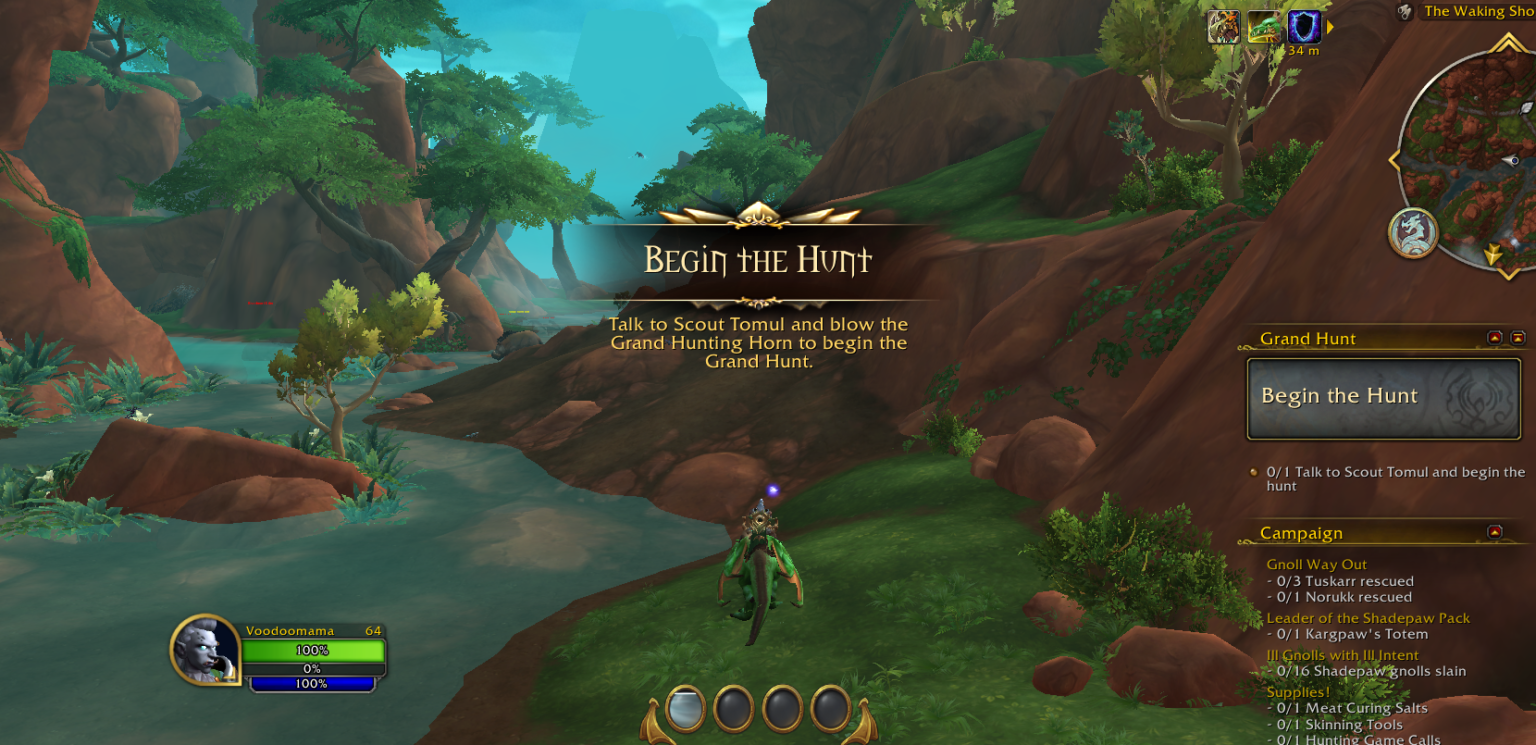The width and height of the screenshot is (1536, 745).
Task: Click the Begin the Hunt banner button
Action: (1382, 396)
